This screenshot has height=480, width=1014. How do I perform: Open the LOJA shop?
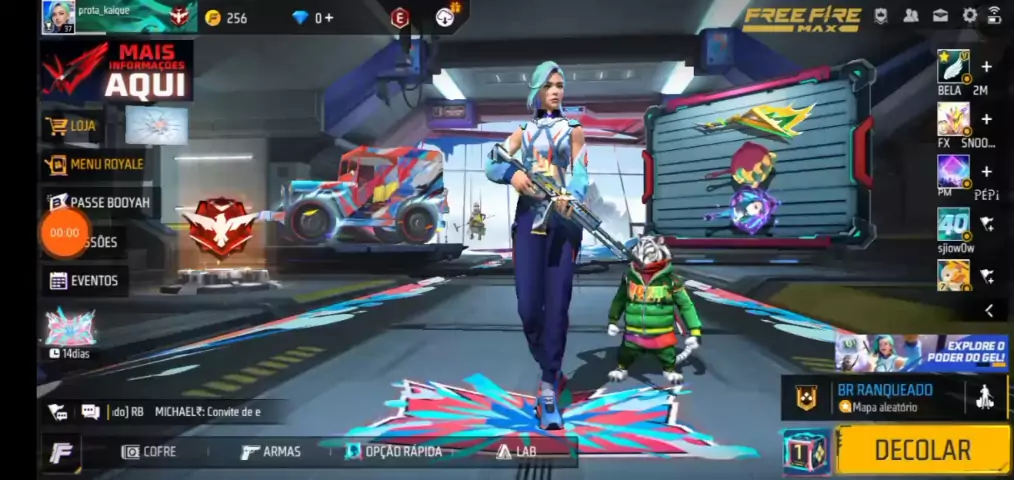point(74,126)
